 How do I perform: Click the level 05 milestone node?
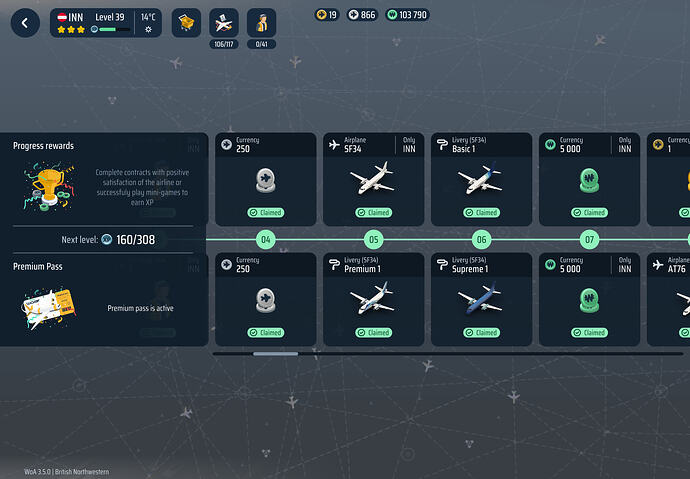click(x=373, y=240)
